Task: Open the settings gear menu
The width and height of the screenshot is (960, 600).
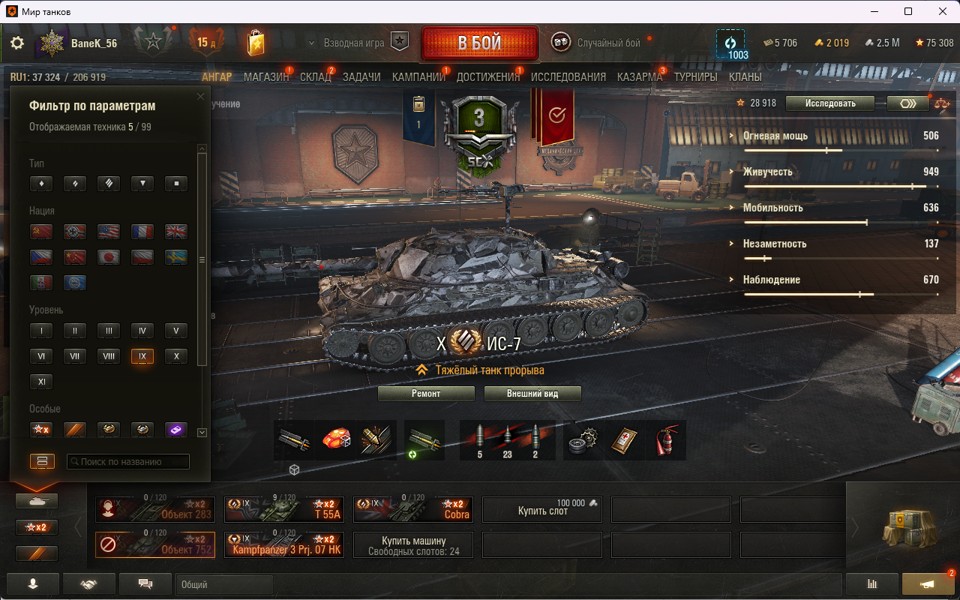Action: [17, 43]
